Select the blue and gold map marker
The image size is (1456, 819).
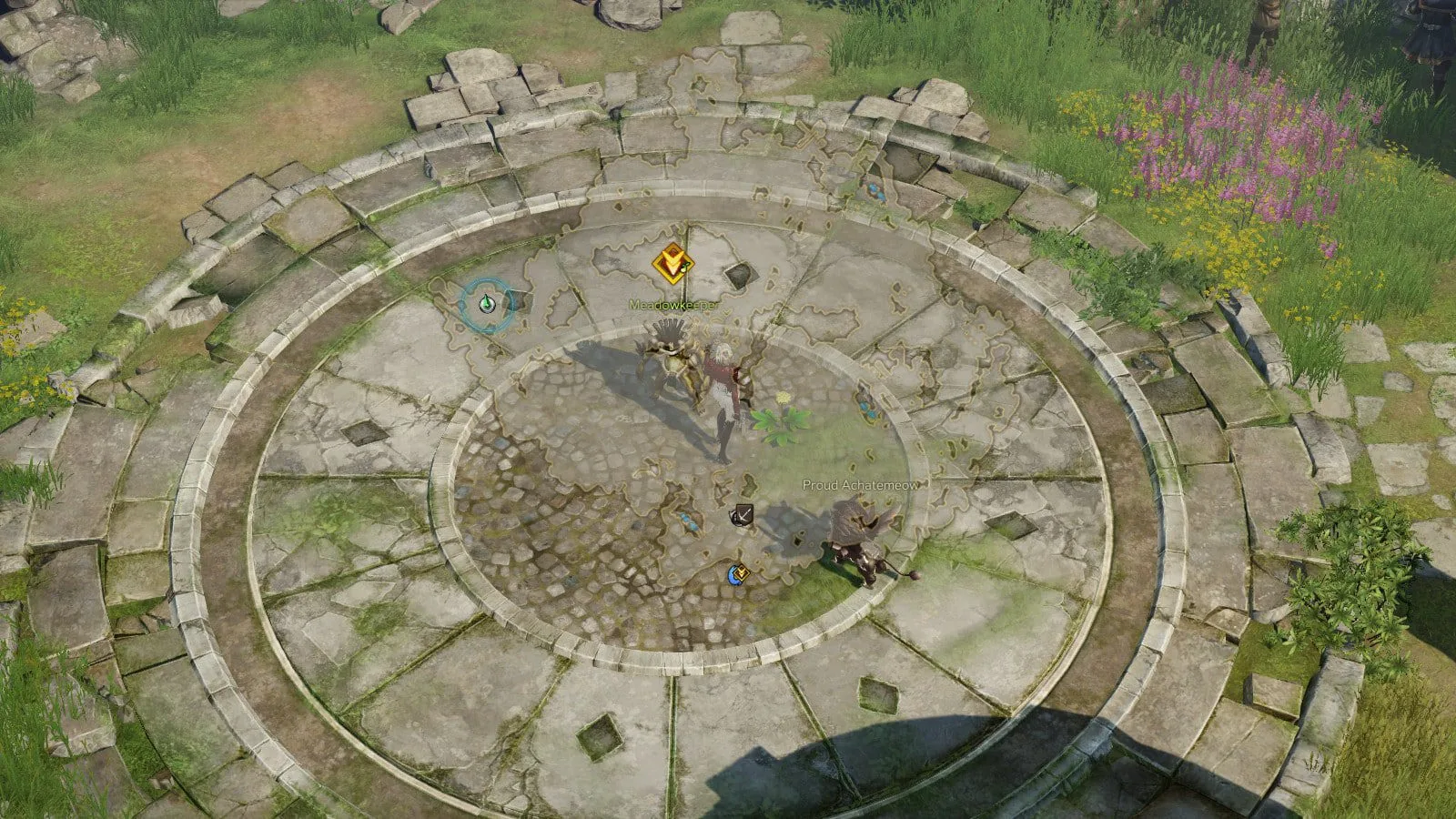738,574
